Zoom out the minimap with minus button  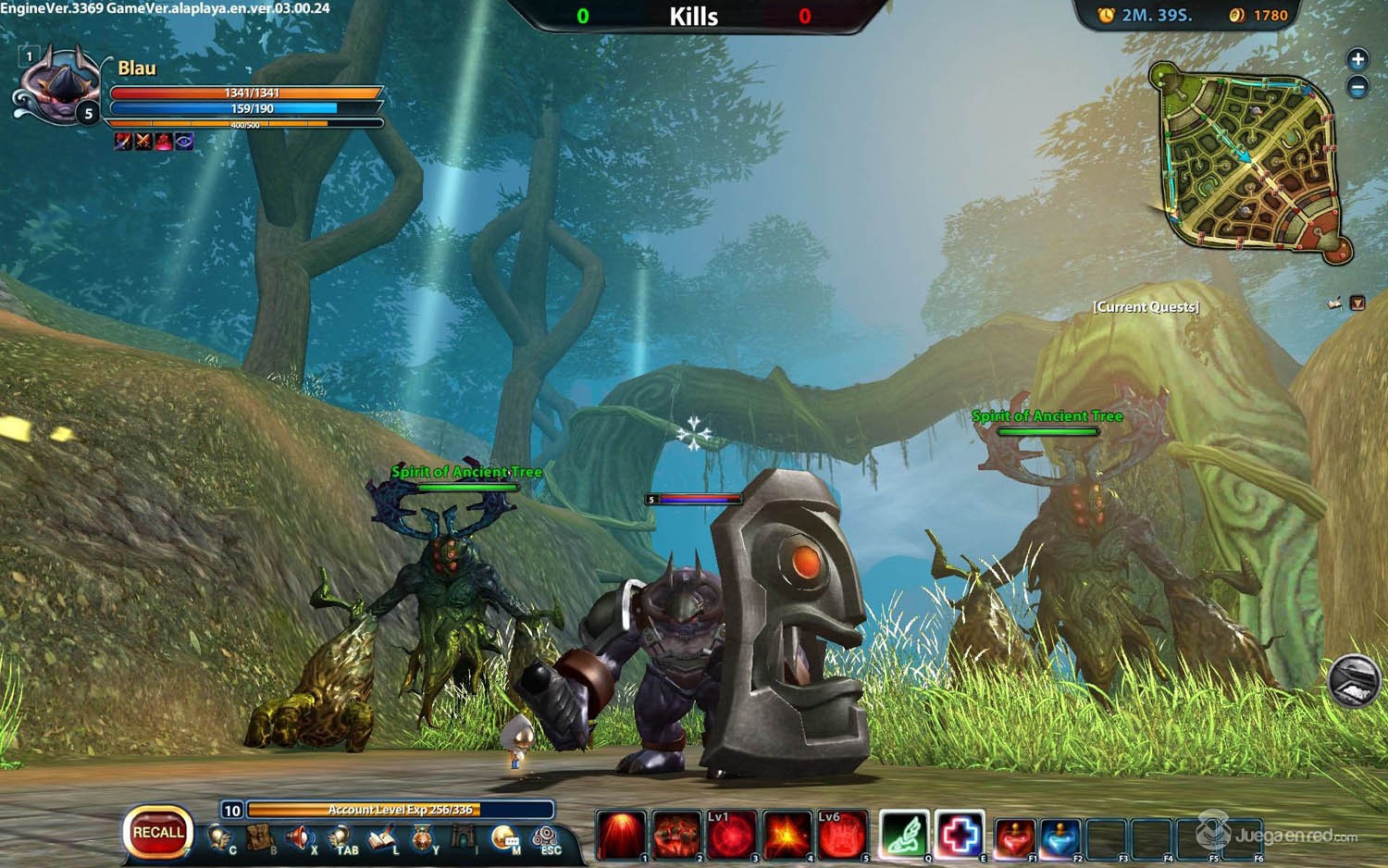click(1357, 88)
